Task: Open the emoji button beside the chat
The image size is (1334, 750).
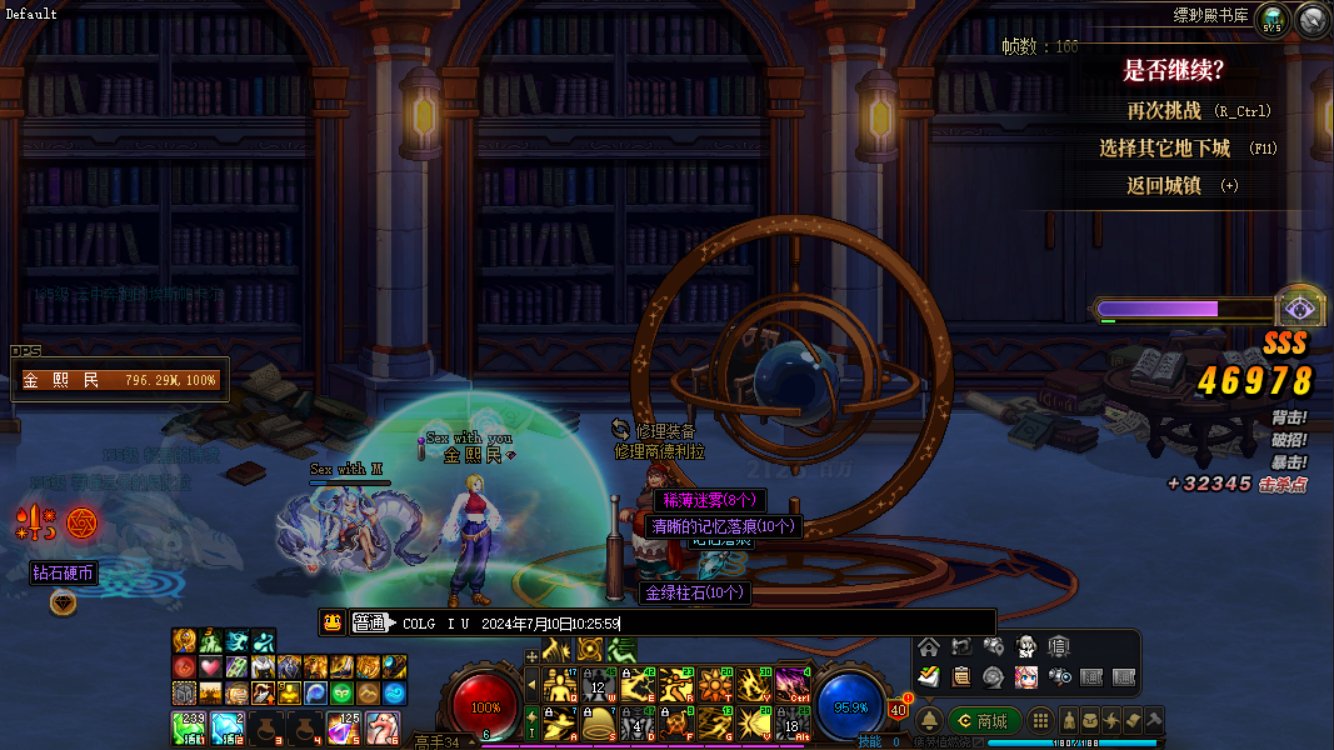Action: coord(333,623)
